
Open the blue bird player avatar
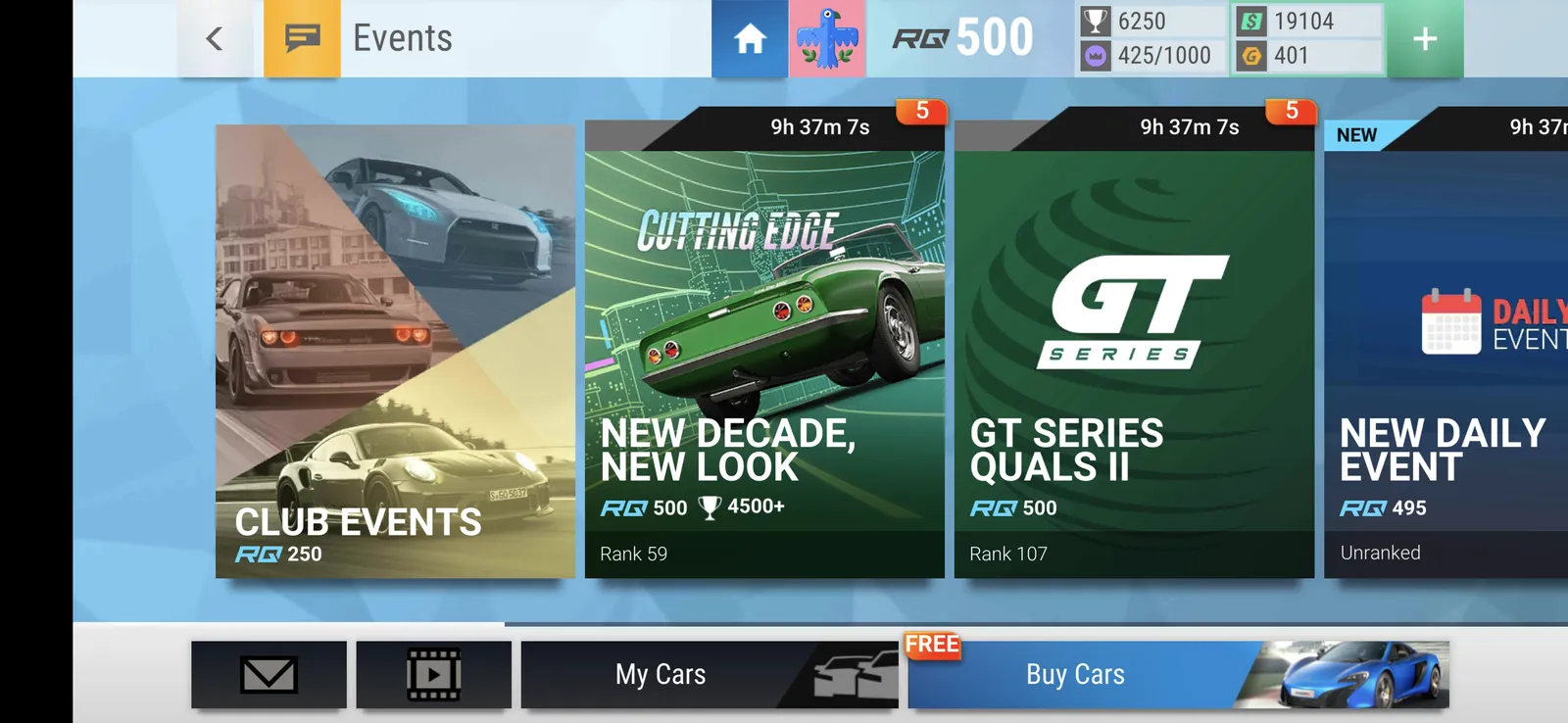pyautogui.click(x=827, y=39)
